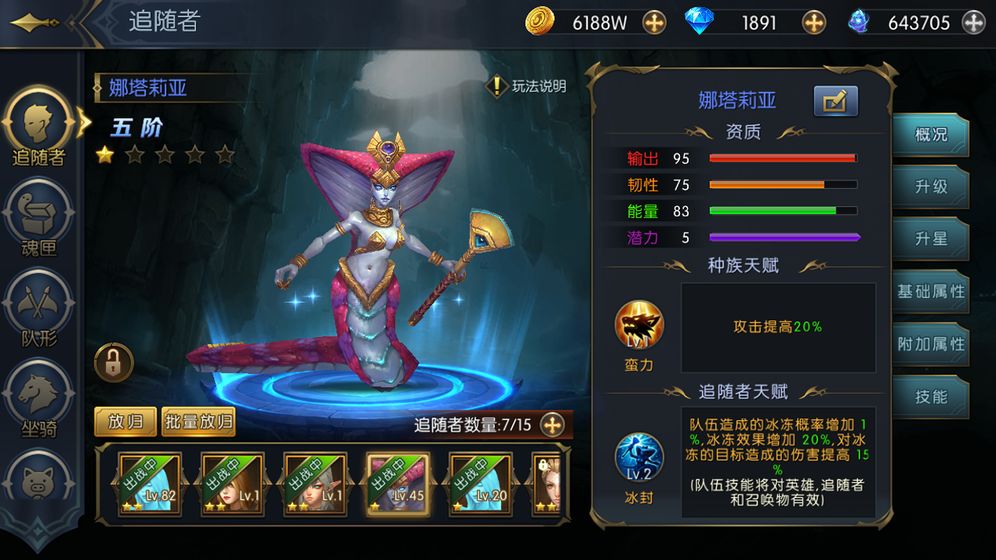
Task: Switch to the 概况 tab
Action: (x=930, y=134)
